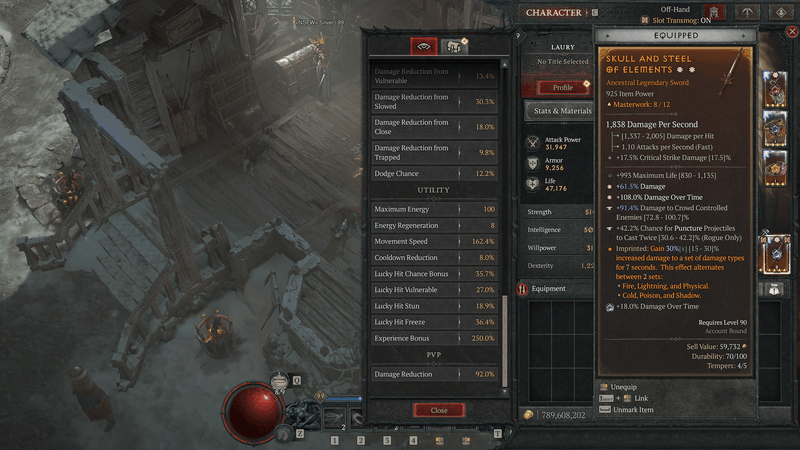The width and height of the screenshot is (800, 450).
Task: Open Stats & Materials panel
Action: (x=563, y=110)
